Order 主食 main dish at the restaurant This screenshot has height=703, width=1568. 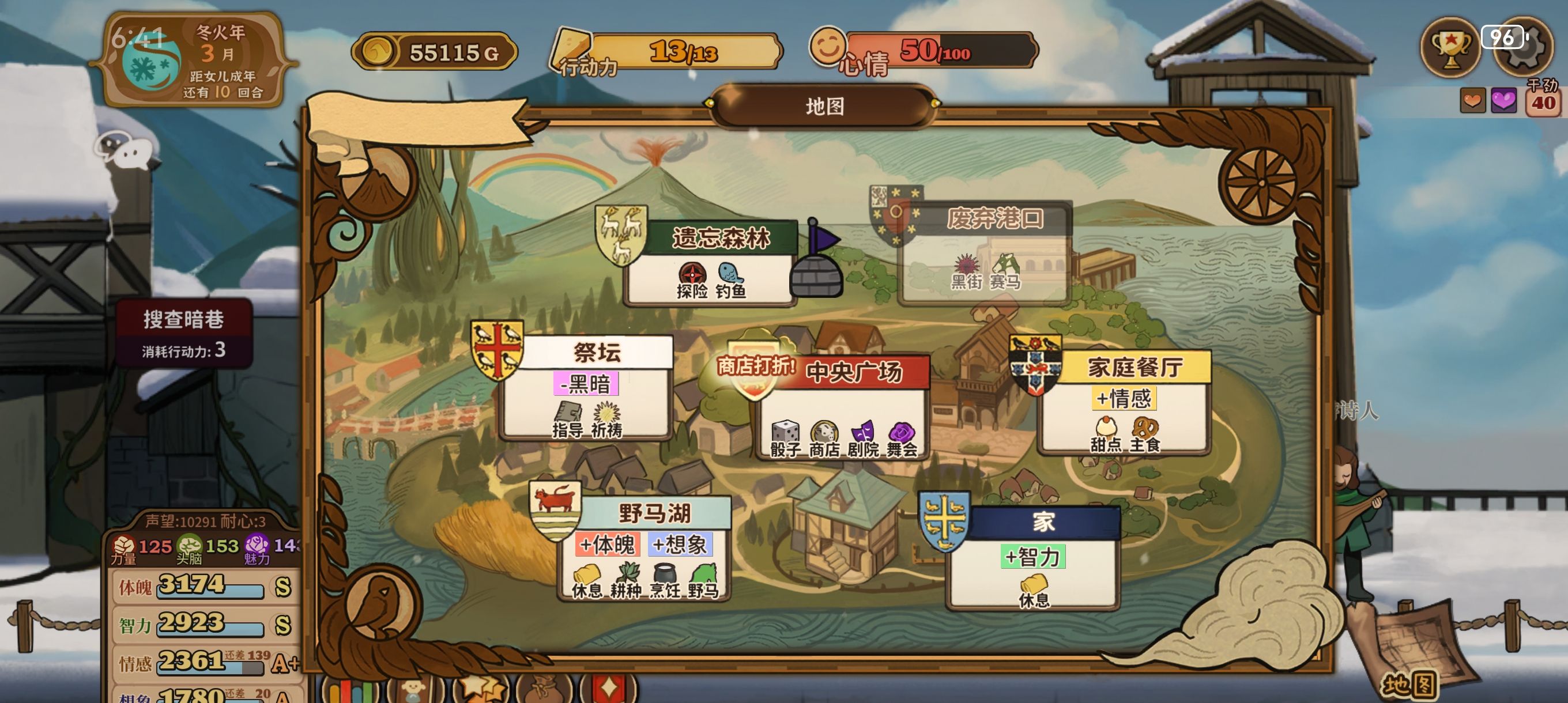tap(1145, 434)
